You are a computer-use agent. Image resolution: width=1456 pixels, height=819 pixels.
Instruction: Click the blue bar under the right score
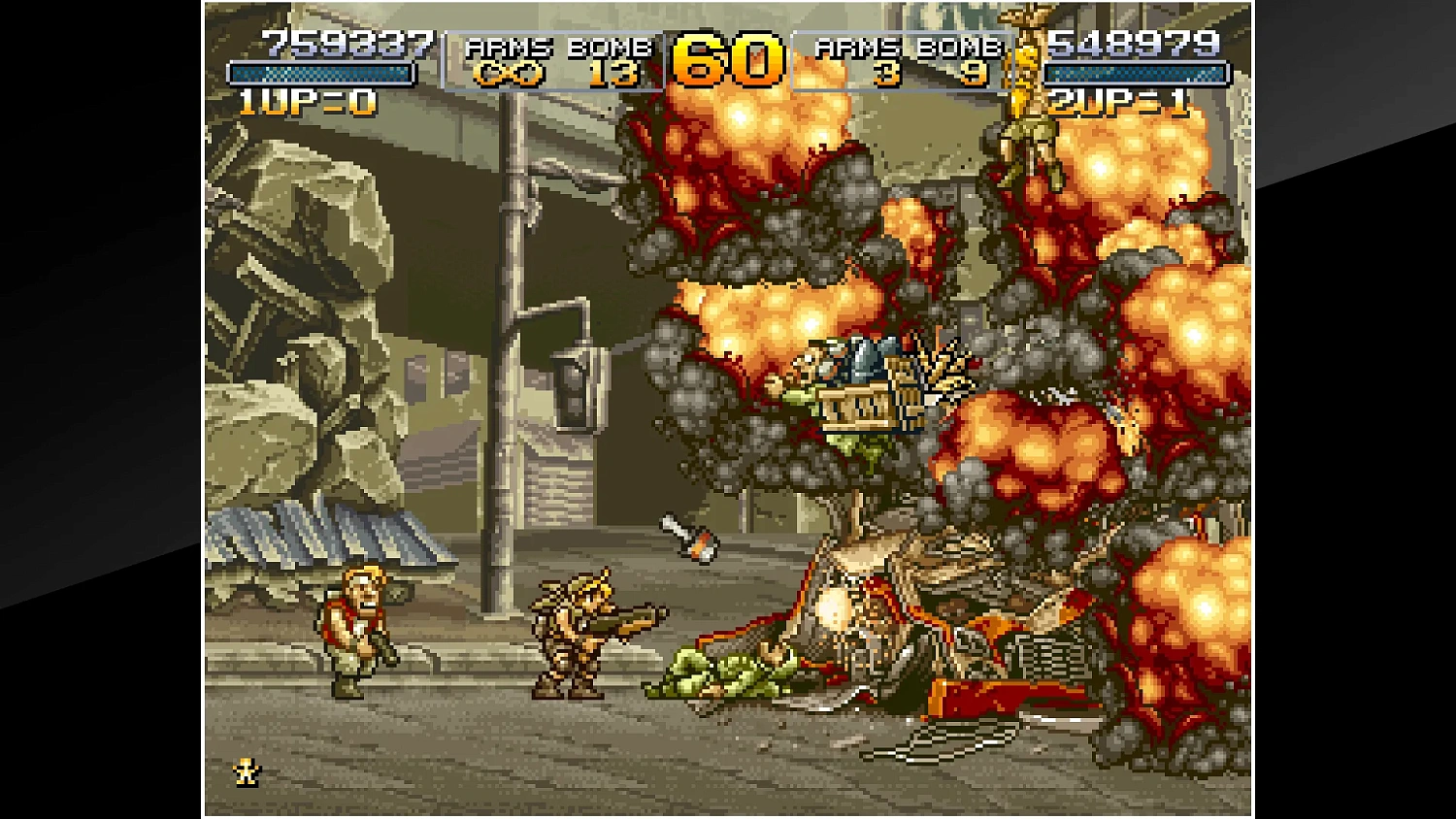click(1134, 72)
